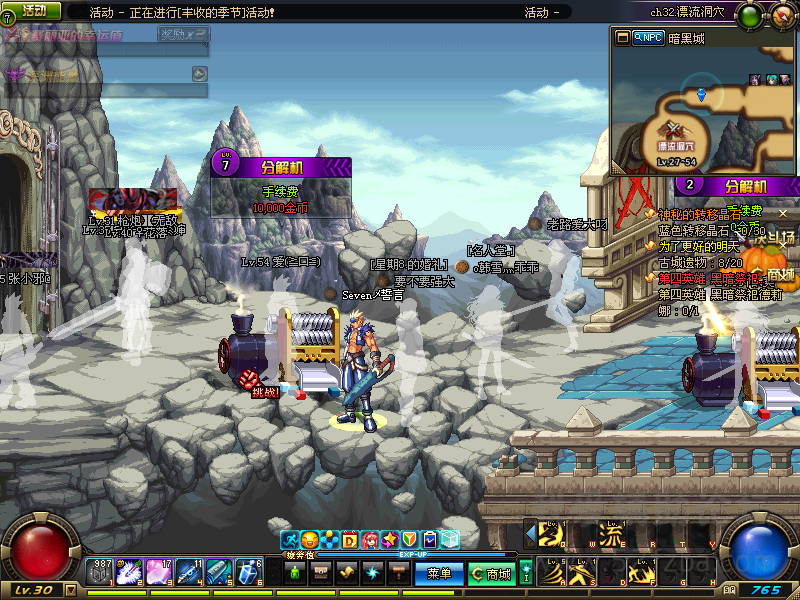The width and height of the screenshot is (800, 600).
Task: Click the 菜单 menu button
Action: click(439, 574)
